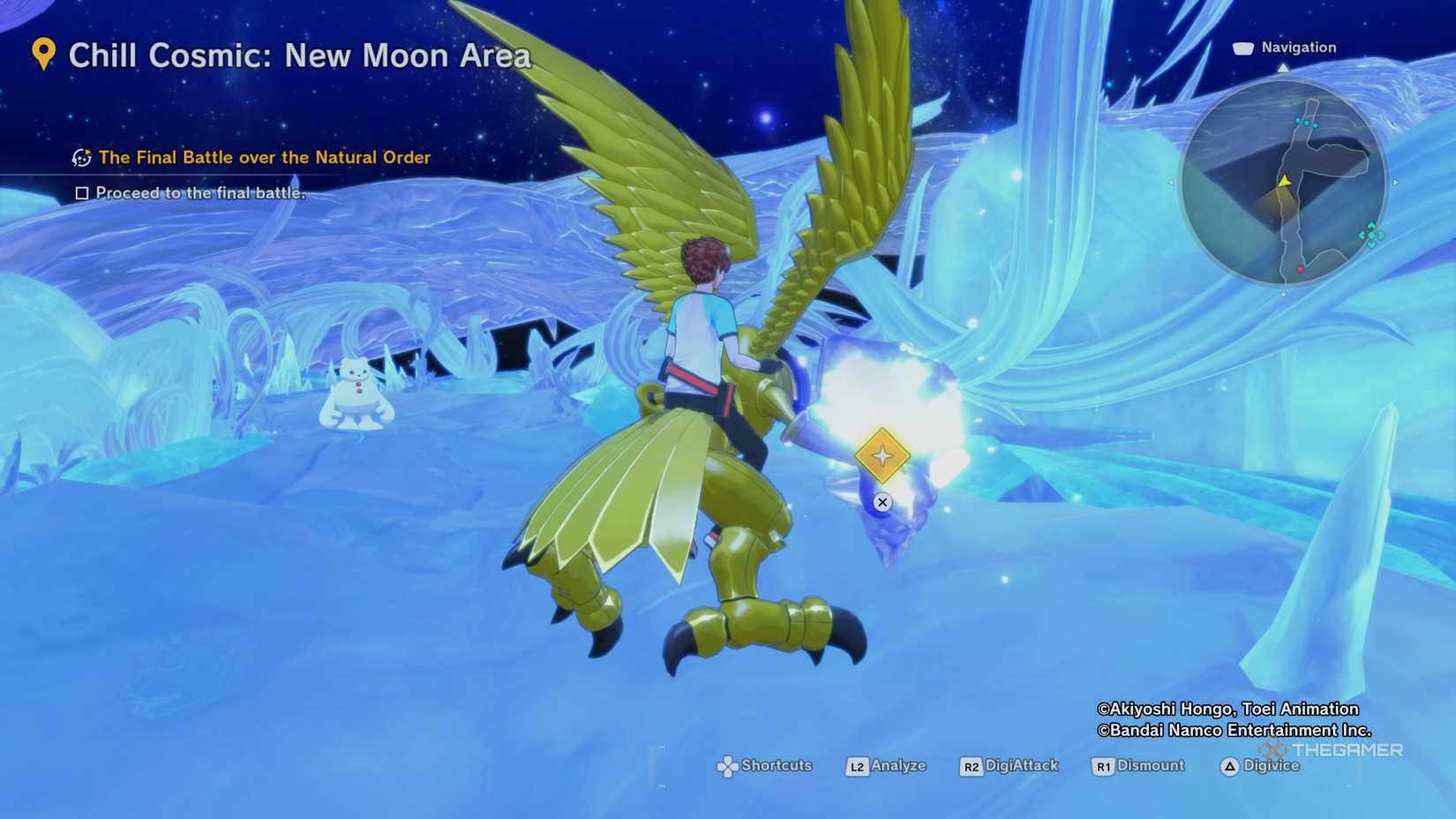Check the Proceed to the final battle objective

tap(83, 192)
